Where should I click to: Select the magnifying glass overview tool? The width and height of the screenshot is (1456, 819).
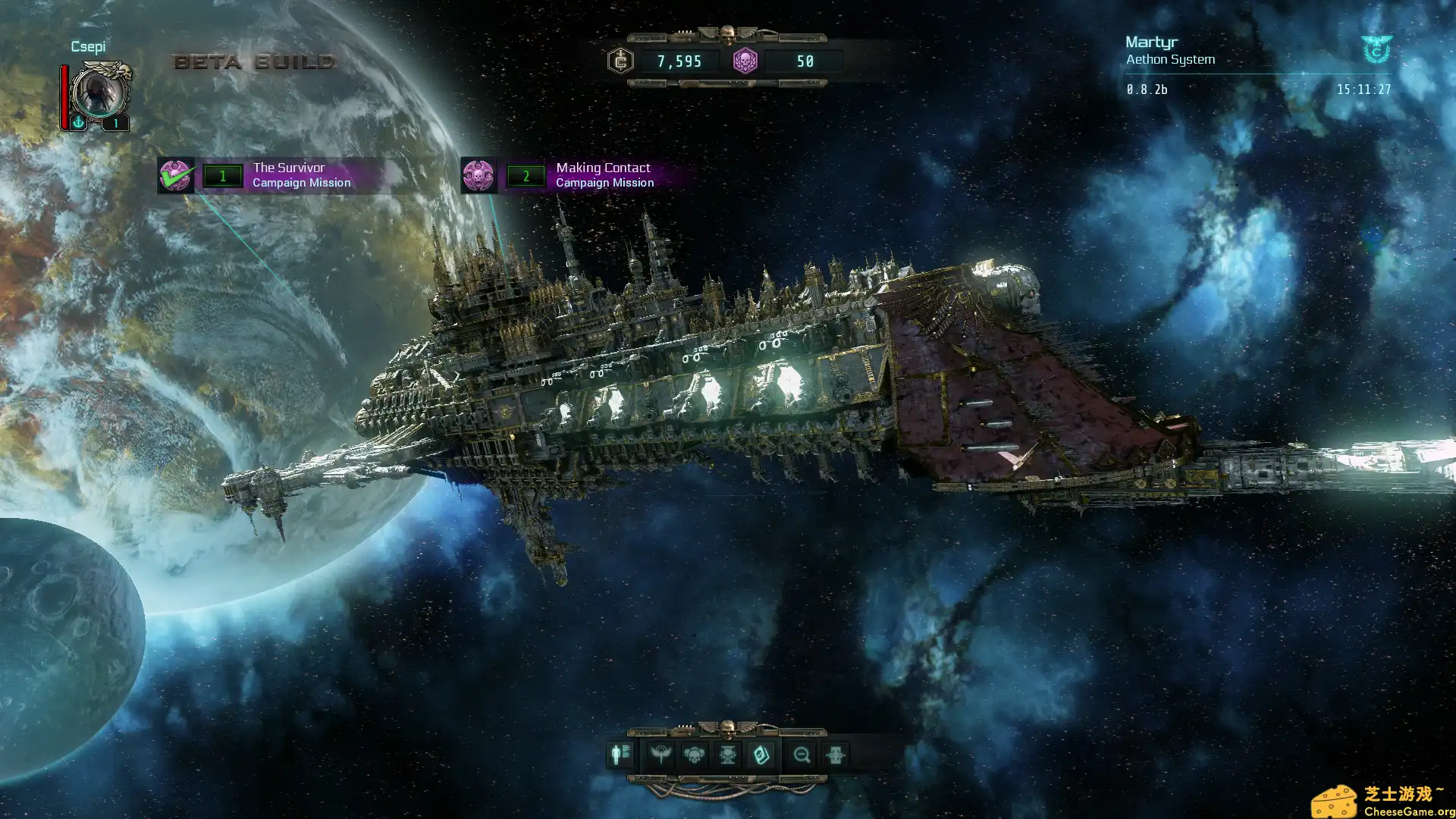point(802,754)
